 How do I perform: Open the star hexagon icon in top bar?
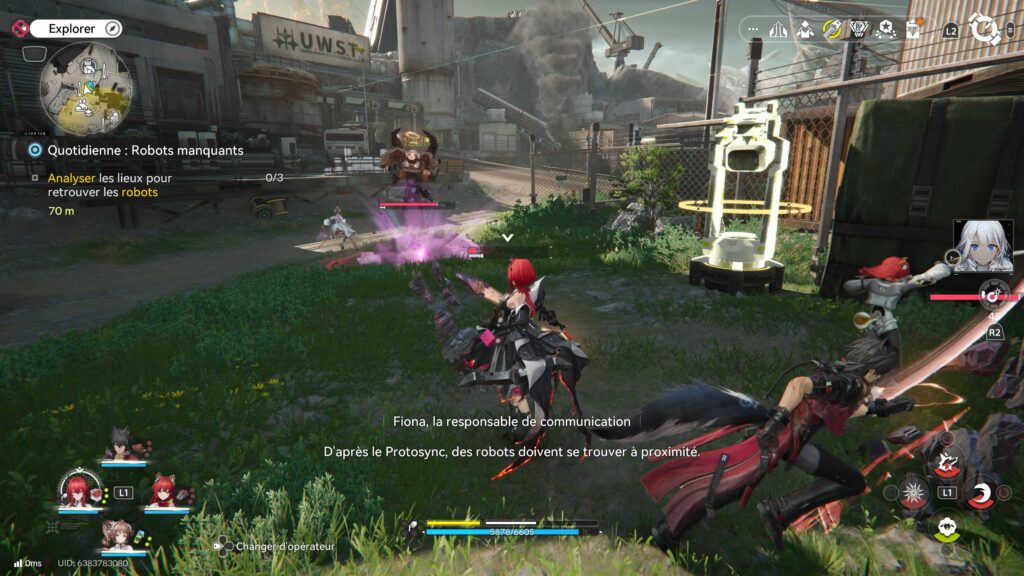point(884,29)
